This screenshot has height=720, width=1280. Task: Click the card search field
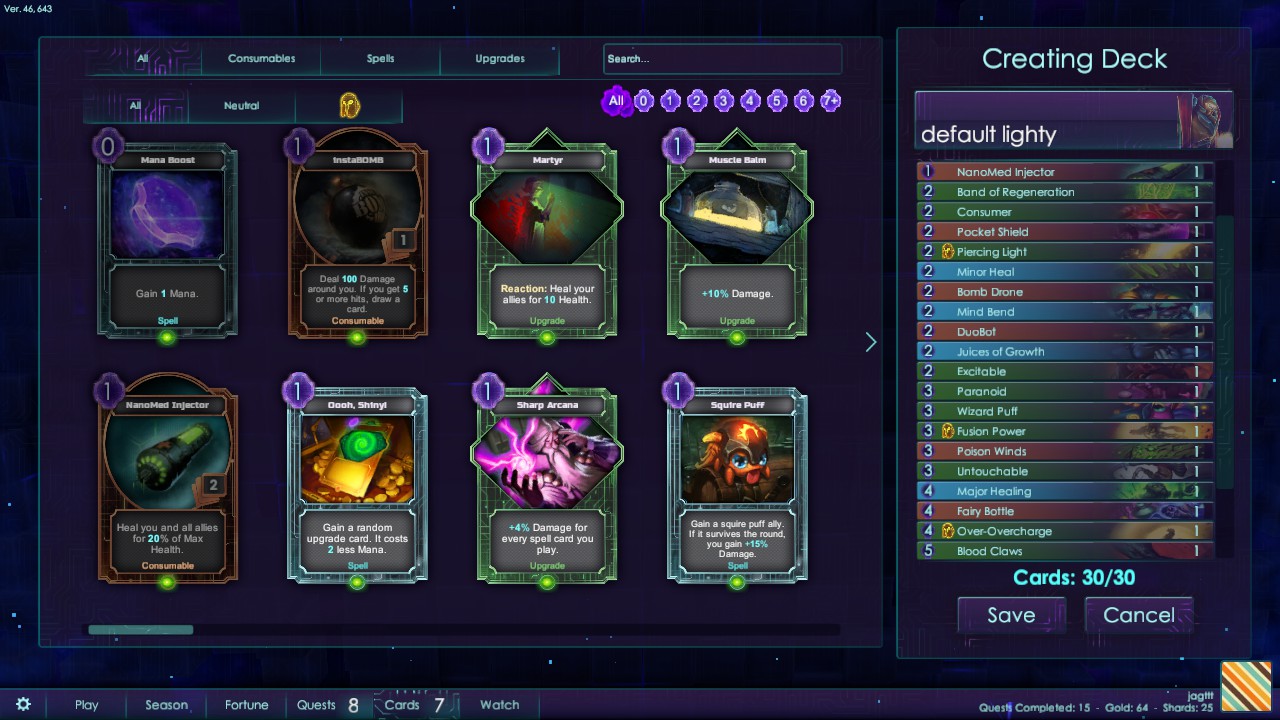(722, 59)
